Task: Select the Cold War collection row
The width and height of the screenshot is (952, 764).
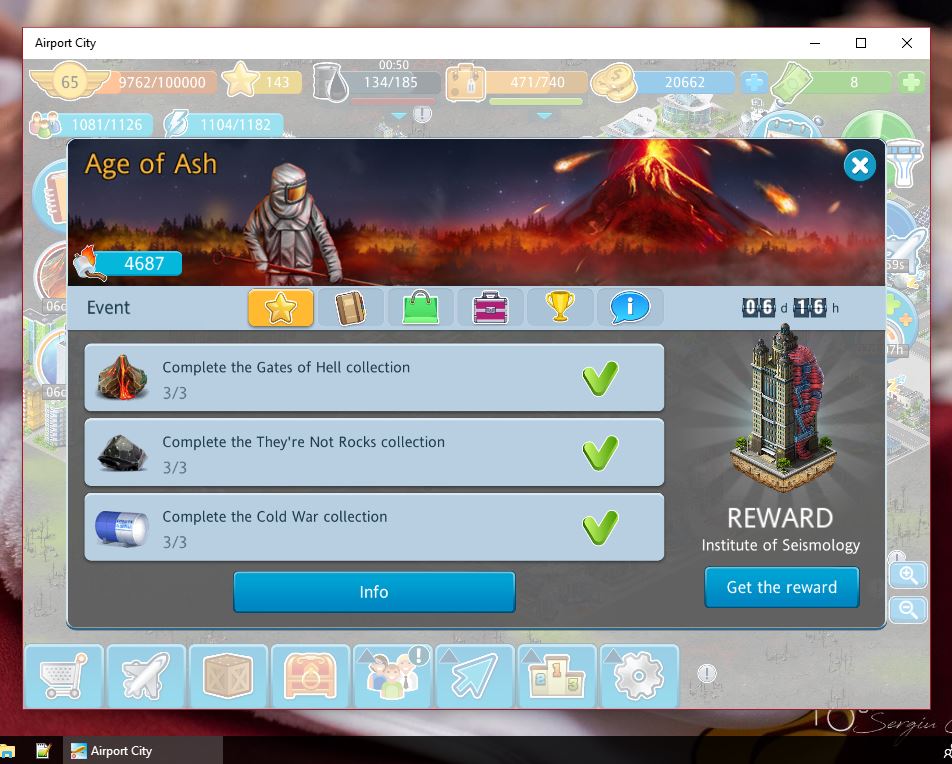Action: click(x=374, y=527)
